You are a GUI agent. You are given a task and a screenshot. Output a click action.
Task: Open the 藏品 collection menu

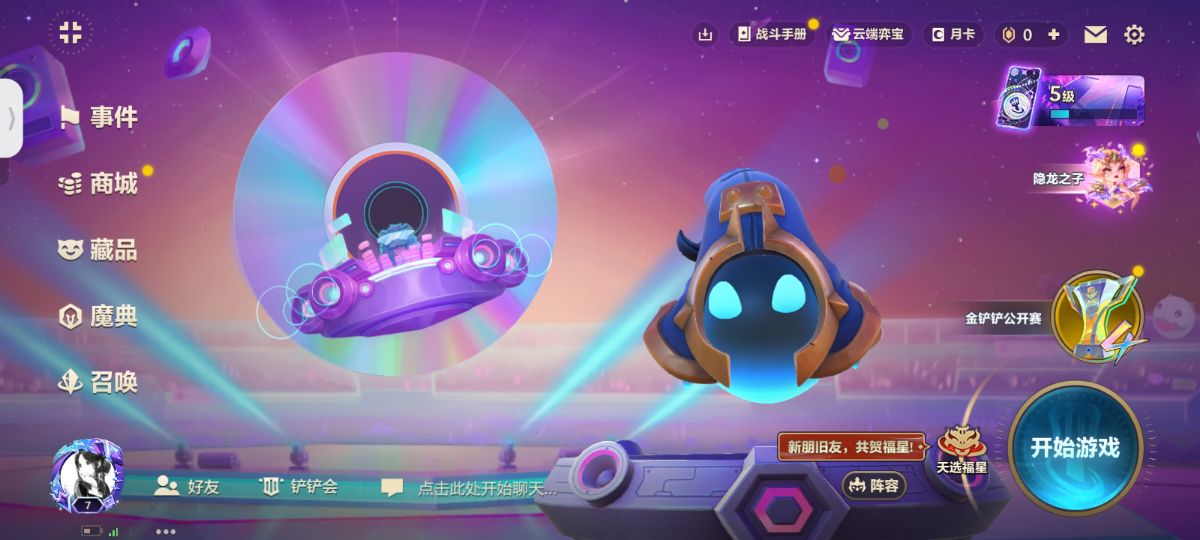coord(98,250)
